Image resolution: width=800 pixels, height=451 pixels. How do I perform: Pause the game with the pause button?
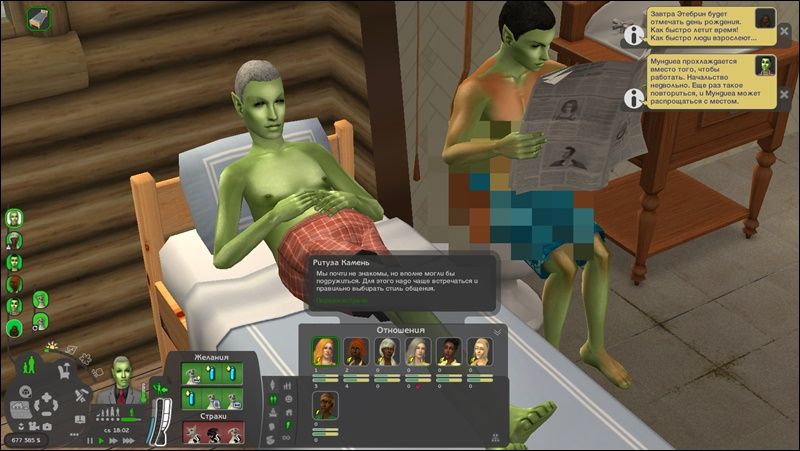pyautogui.click(x=90, y=440)
